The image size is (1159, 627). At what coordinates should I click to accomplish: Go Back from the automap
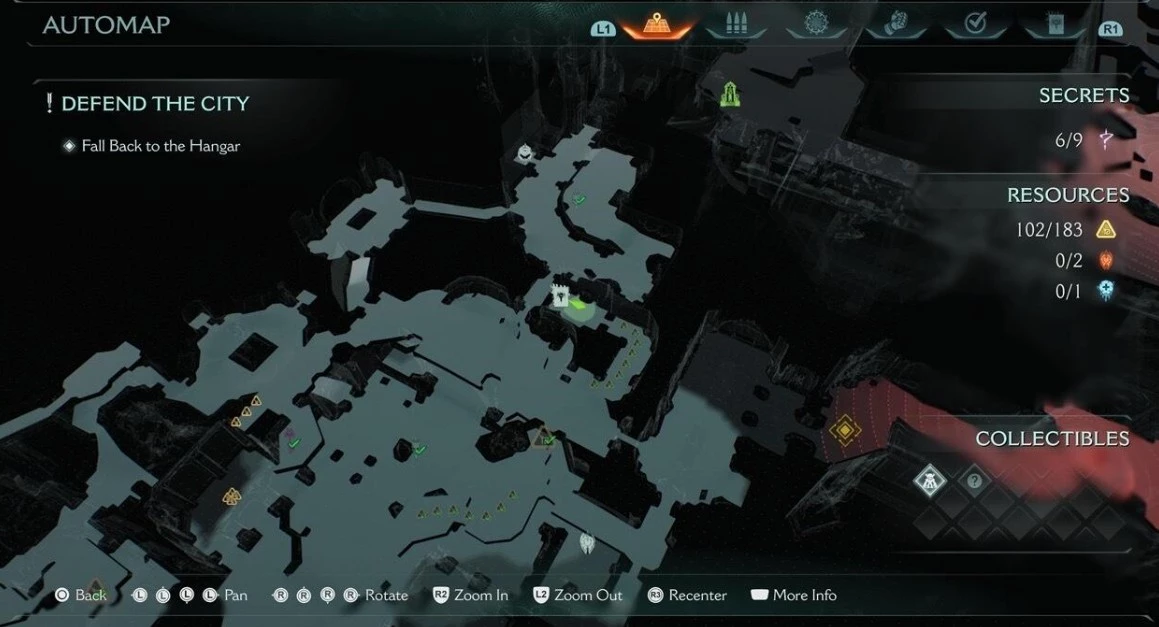click(x=80, y=595)
